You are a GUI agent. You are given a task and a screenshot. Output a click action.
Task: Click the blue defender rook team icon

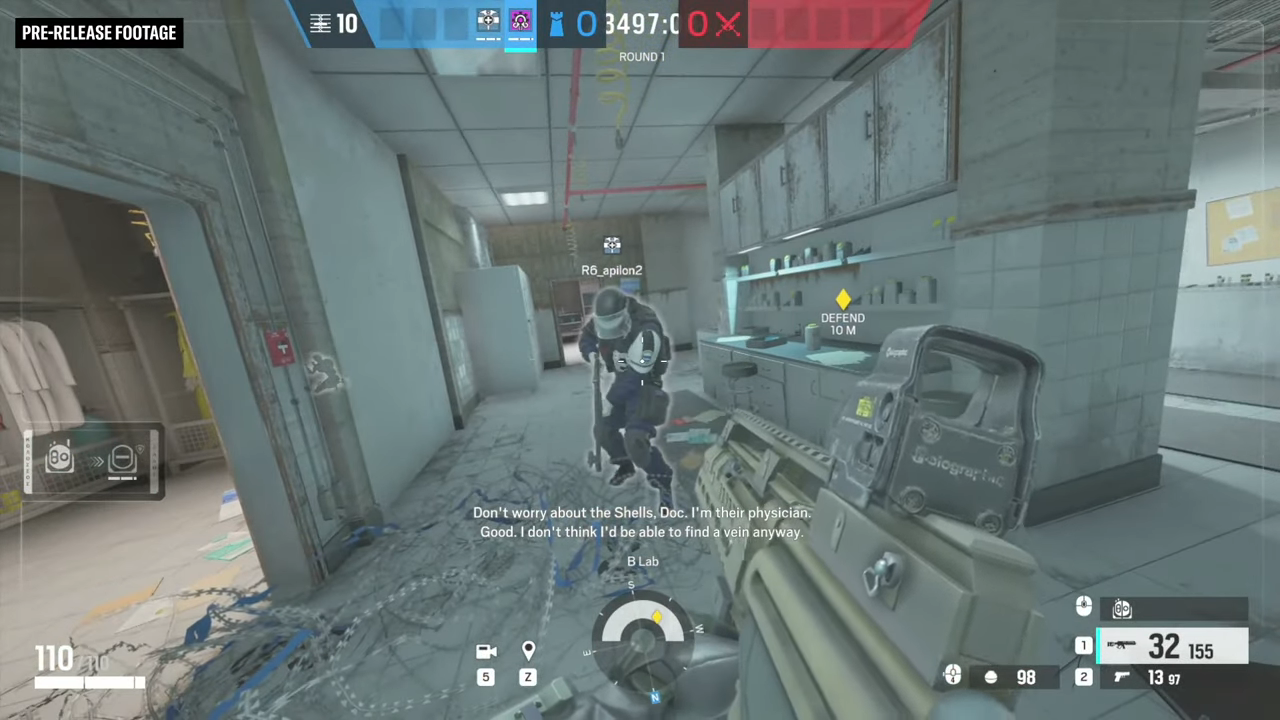coord(556,23)
